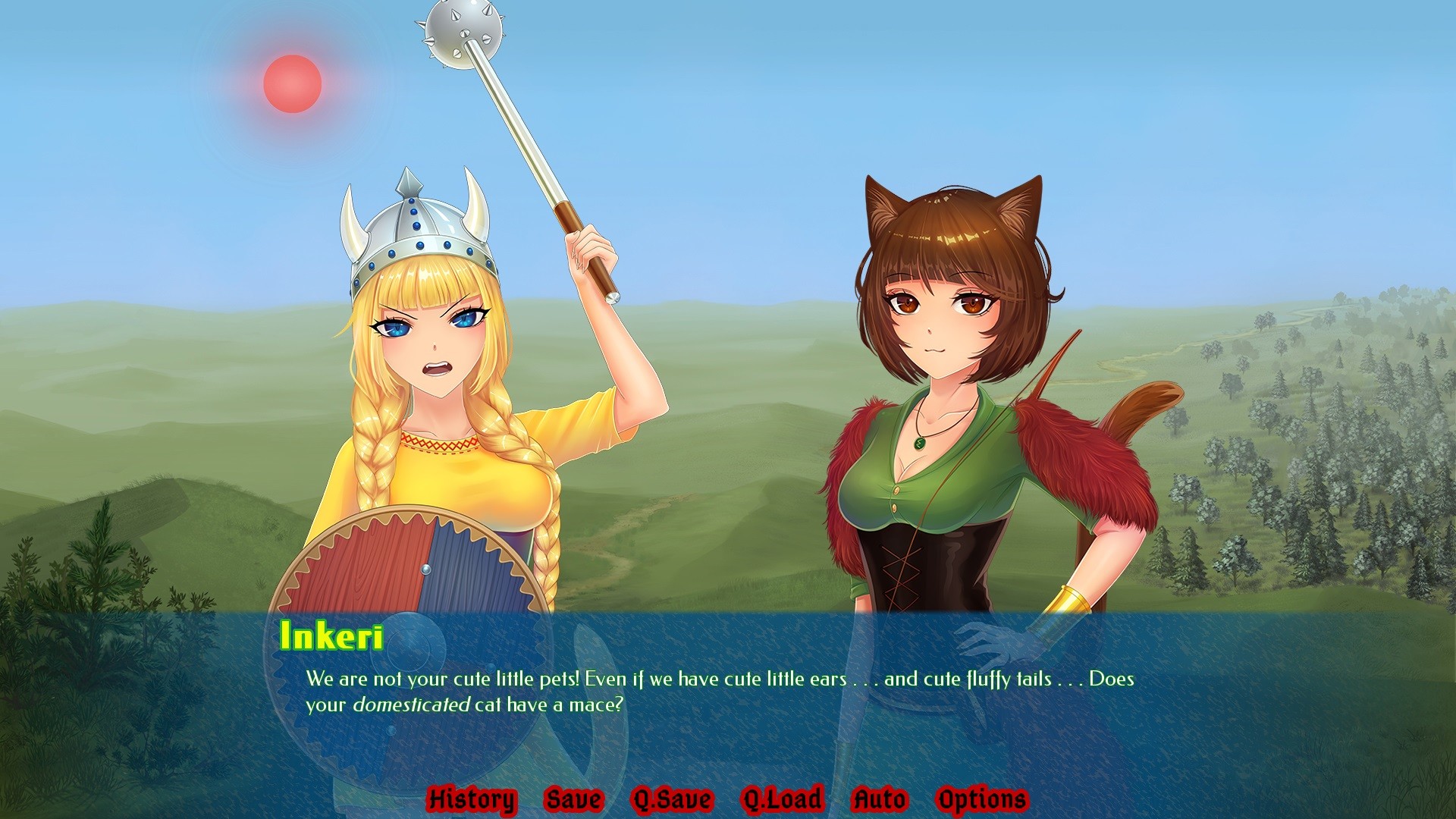
Task: Enable Auto-advance reading mode
Action: [x=879, y=799]
